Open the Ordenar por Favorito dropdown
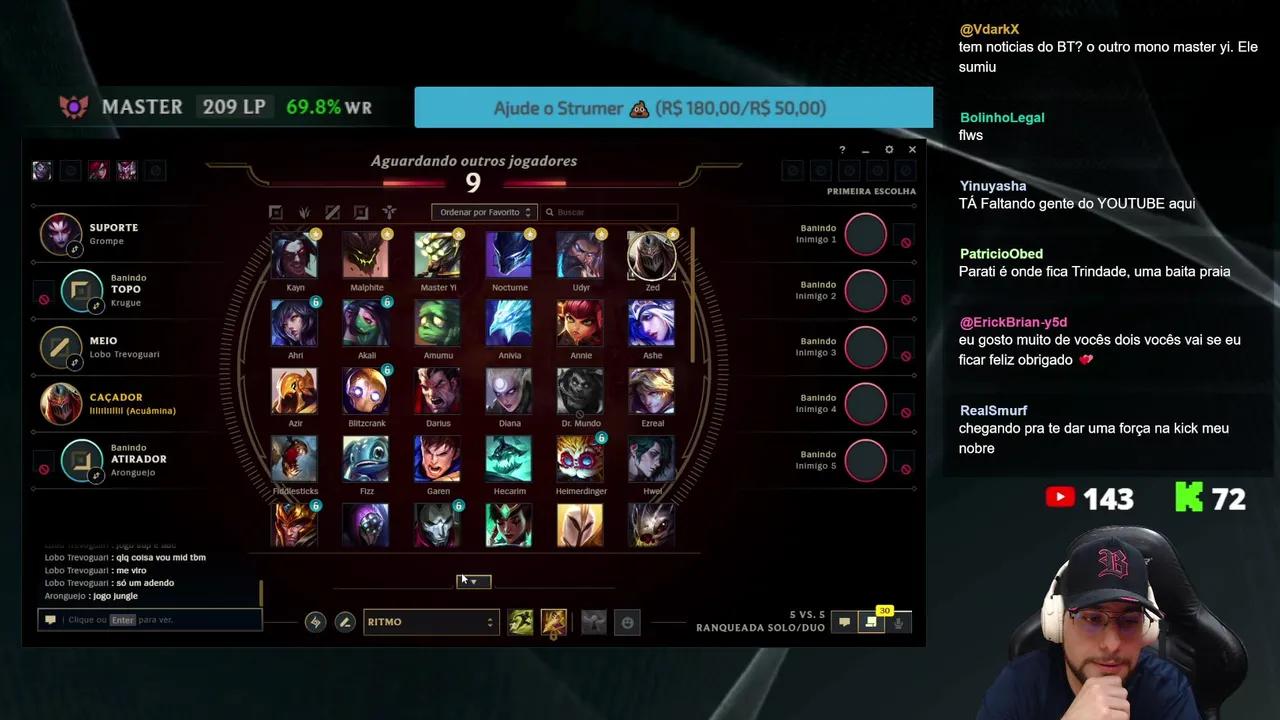 click(x=484, y=212)
